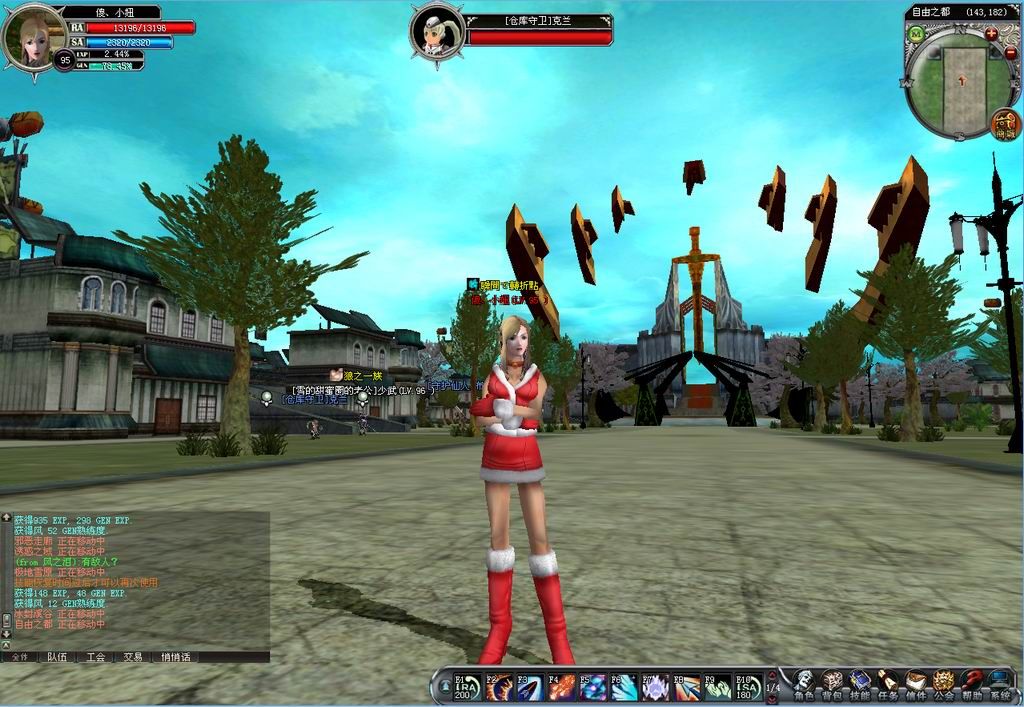This screenshot has width=1024, height=707.
Task: Open the world map with green M button
Action: 915,34
